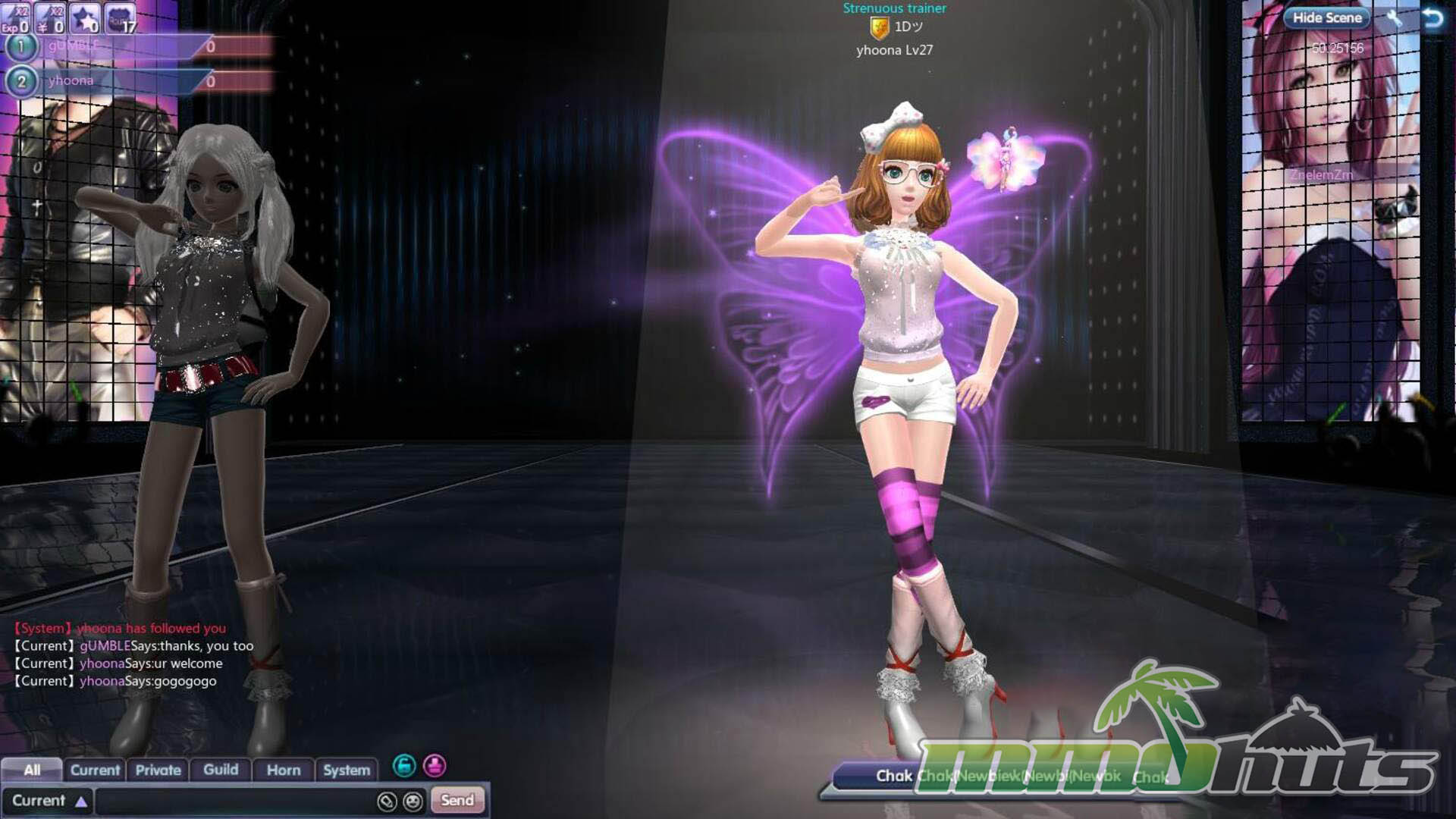Click the pink stamp icon beside chat tabs
Image resolution: width=1456 pixels, height=819 pixels.
point(435,766)
